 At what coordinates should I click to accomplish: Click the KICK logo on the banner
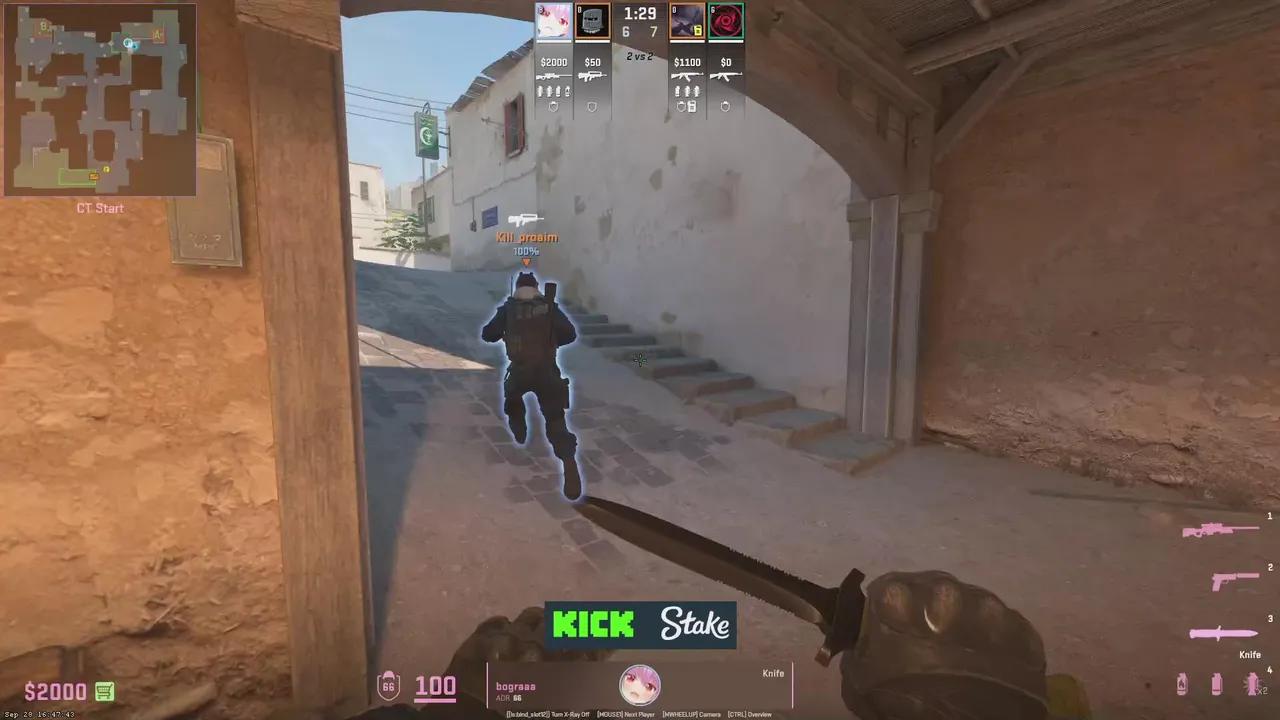(592, 624)
